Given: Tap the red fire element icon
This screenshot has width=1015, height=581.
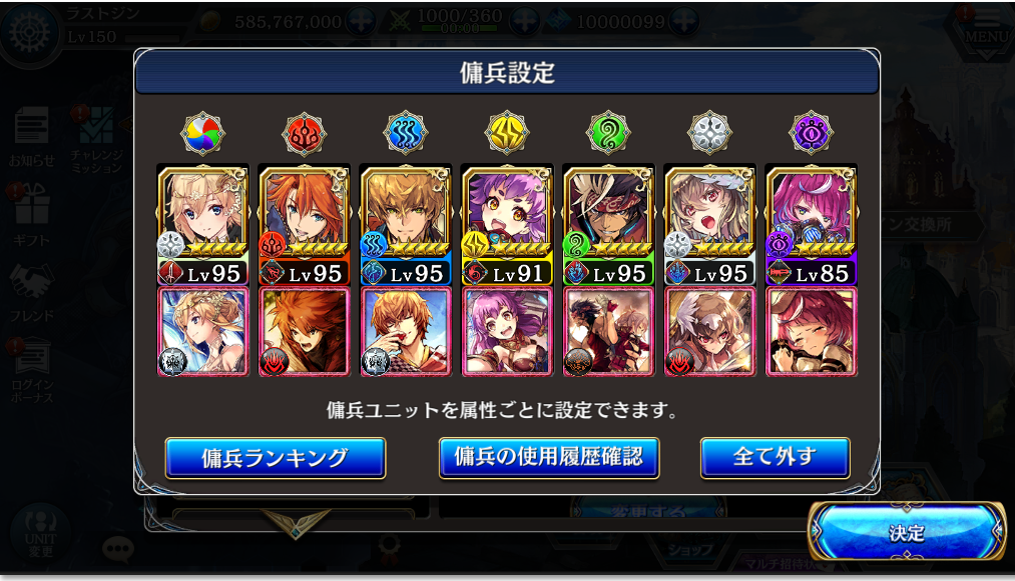Looking at the screenshot, I should pos(304,132).
